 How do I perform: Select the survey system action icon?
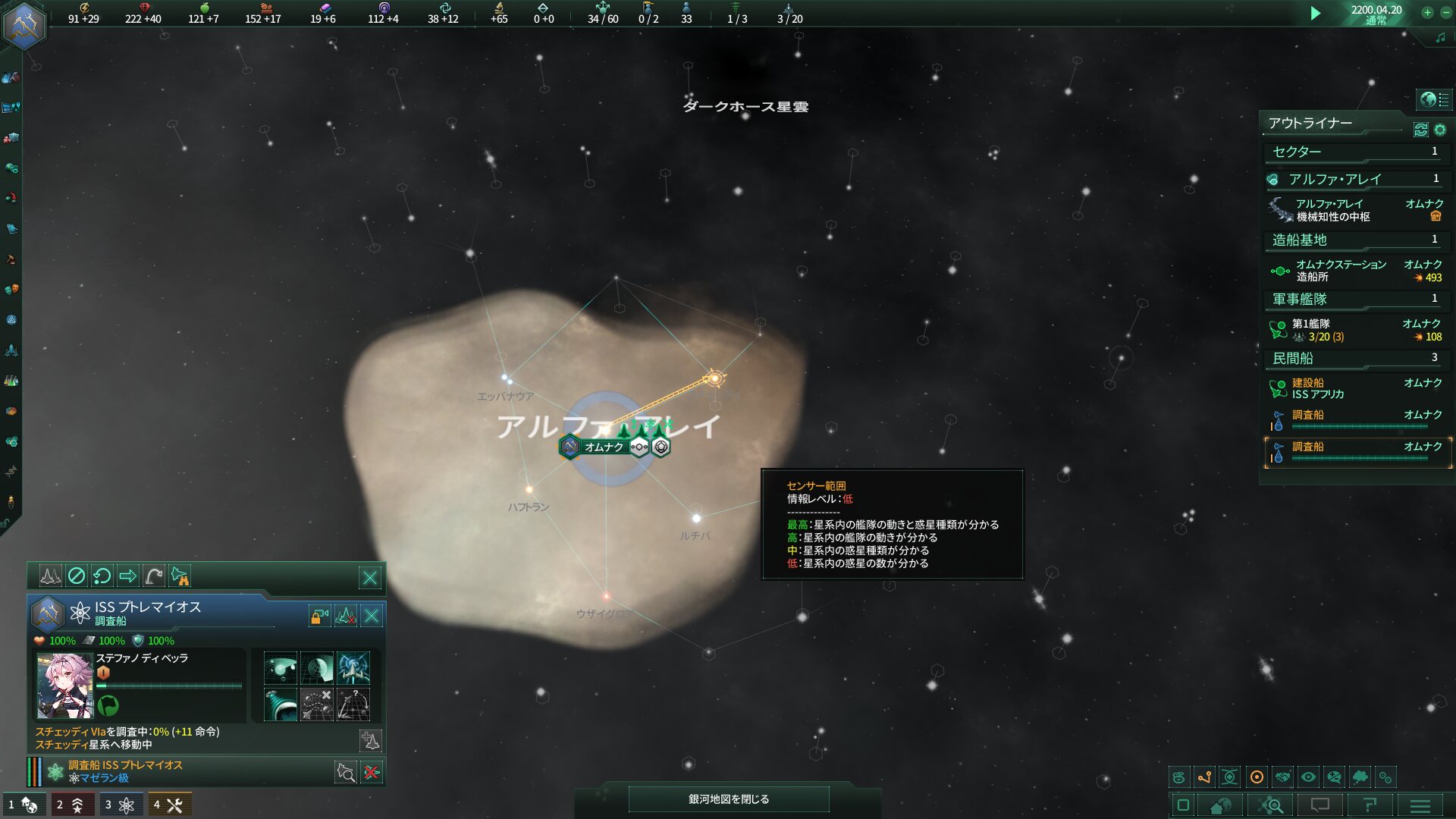[280, 669]
